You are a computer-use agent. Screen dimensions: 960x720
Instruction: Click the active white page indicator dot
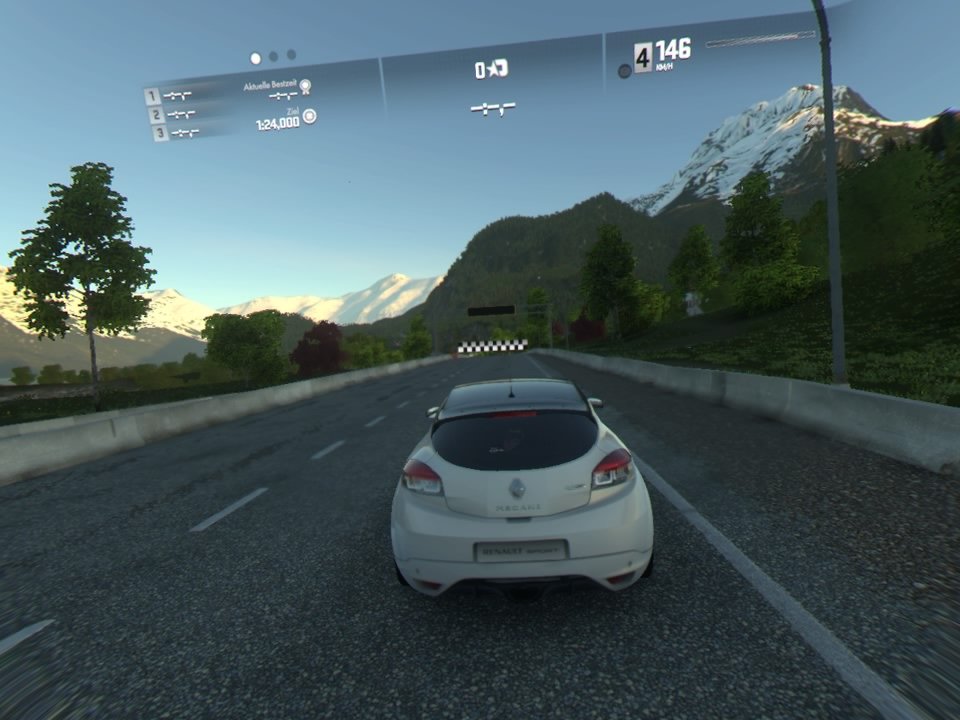point(255,58)
